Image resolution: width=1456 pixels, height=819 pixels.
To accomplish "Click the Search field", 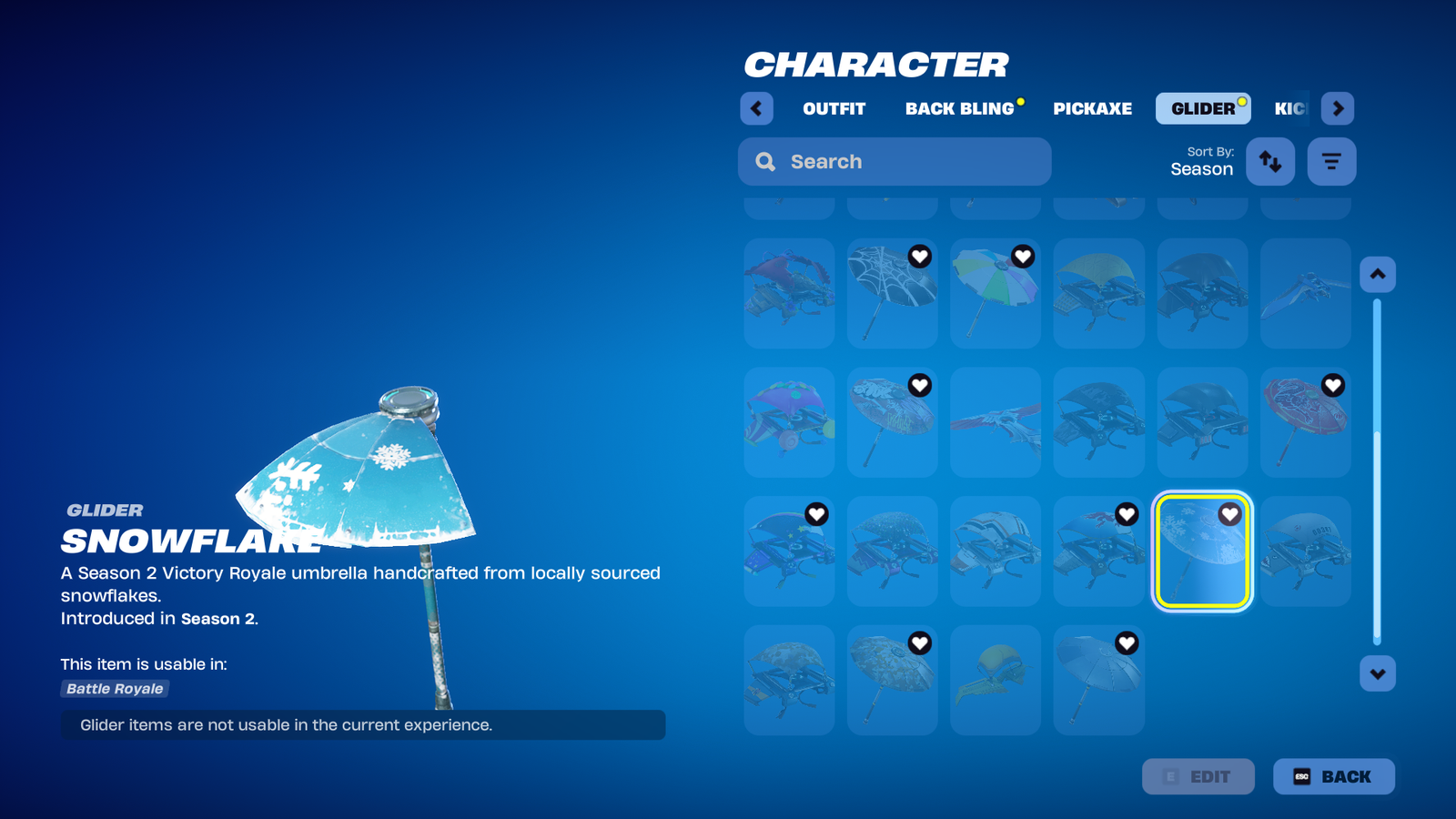I will (895, 162).
